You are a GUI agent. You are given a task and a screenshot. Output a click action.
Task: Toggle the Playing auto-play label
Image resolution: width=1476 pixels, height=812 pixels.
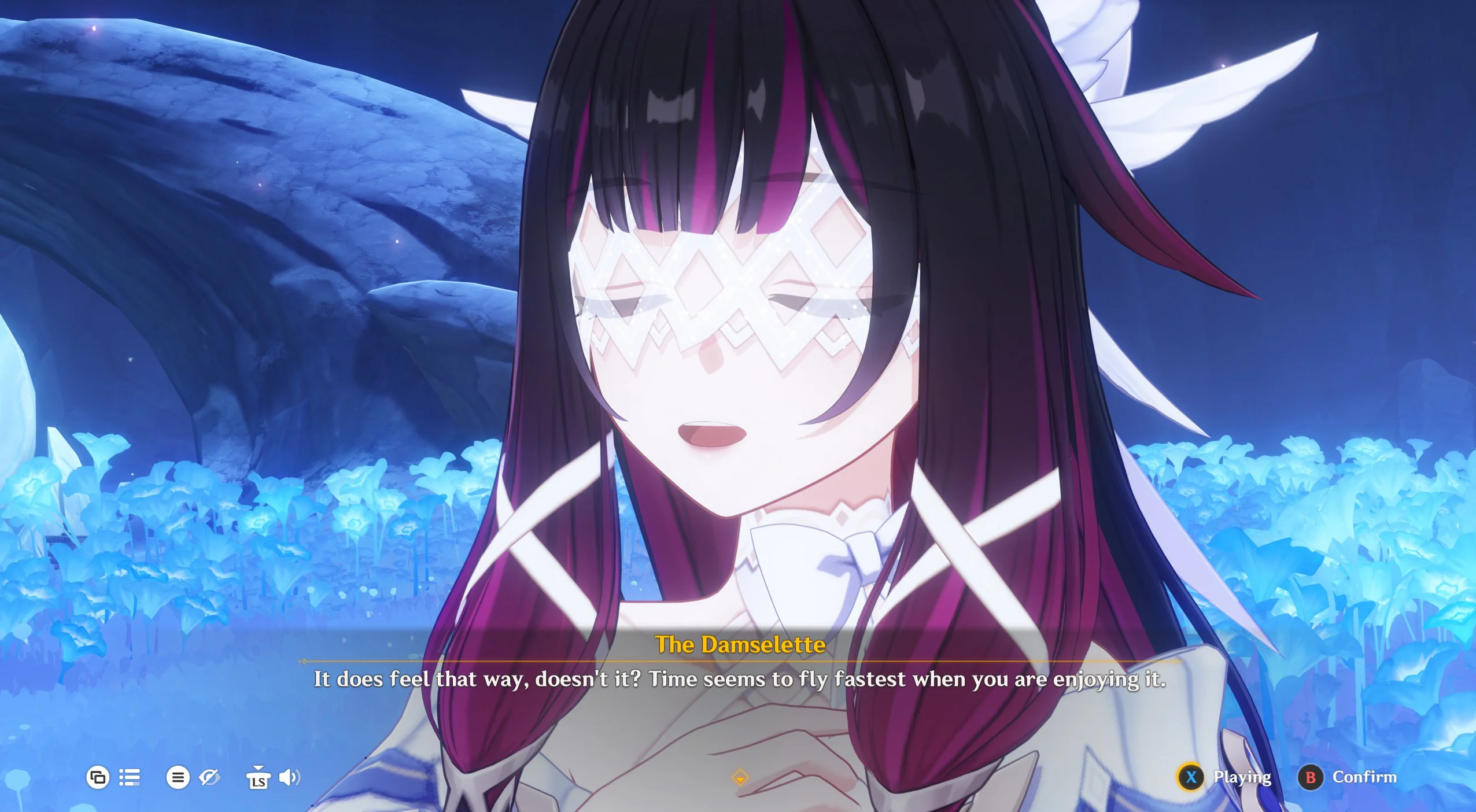pyautogui.click(x=1242, y=777)
